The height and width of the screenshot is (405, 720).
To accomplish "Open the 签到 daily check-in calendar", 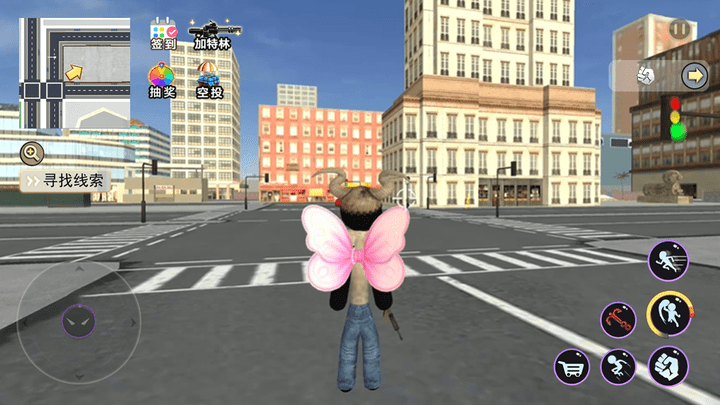I will (163, 33).
